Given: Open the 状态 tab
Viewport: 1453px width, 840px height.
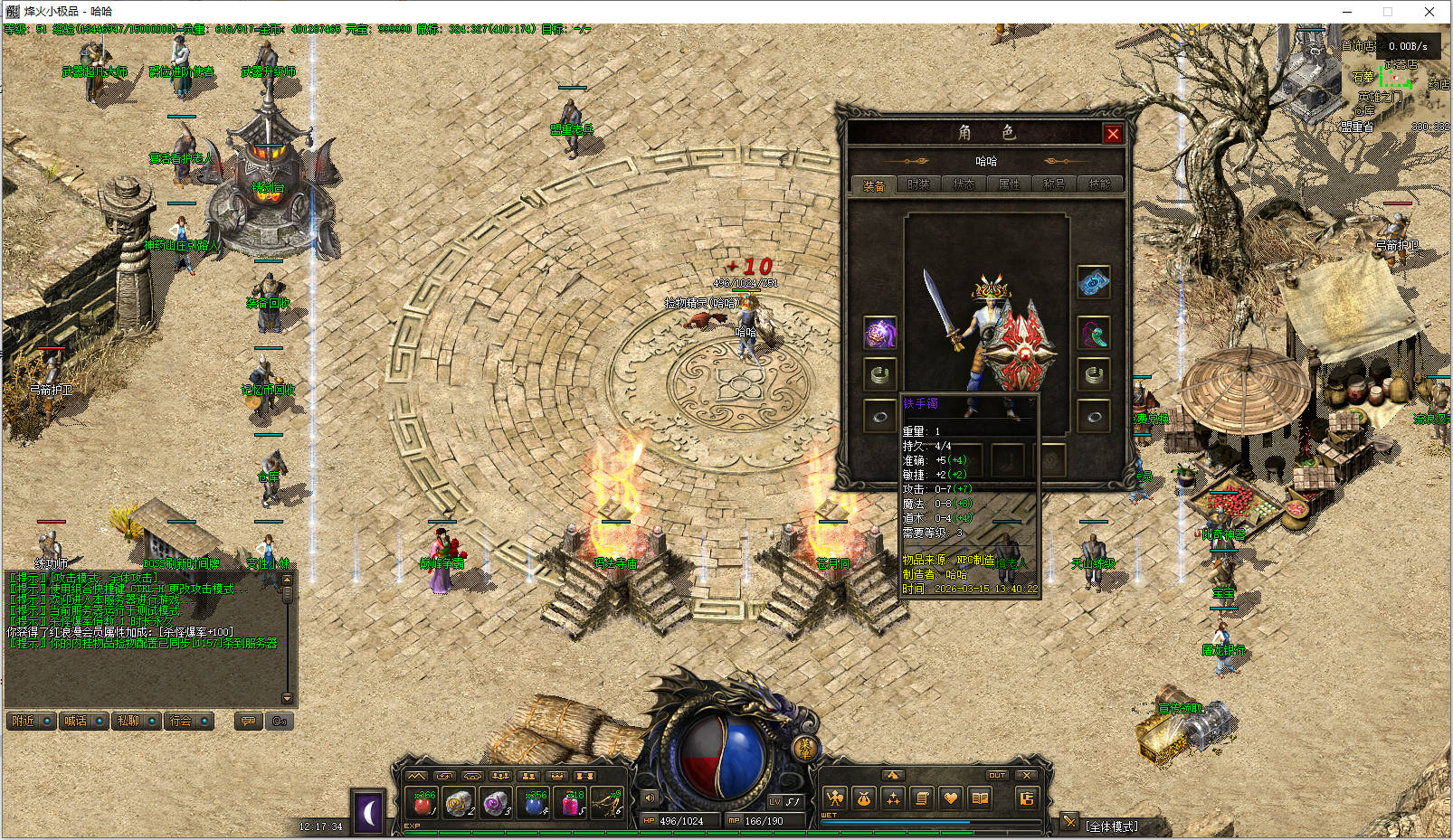Looking at the screenshot, I should [964, 184].
